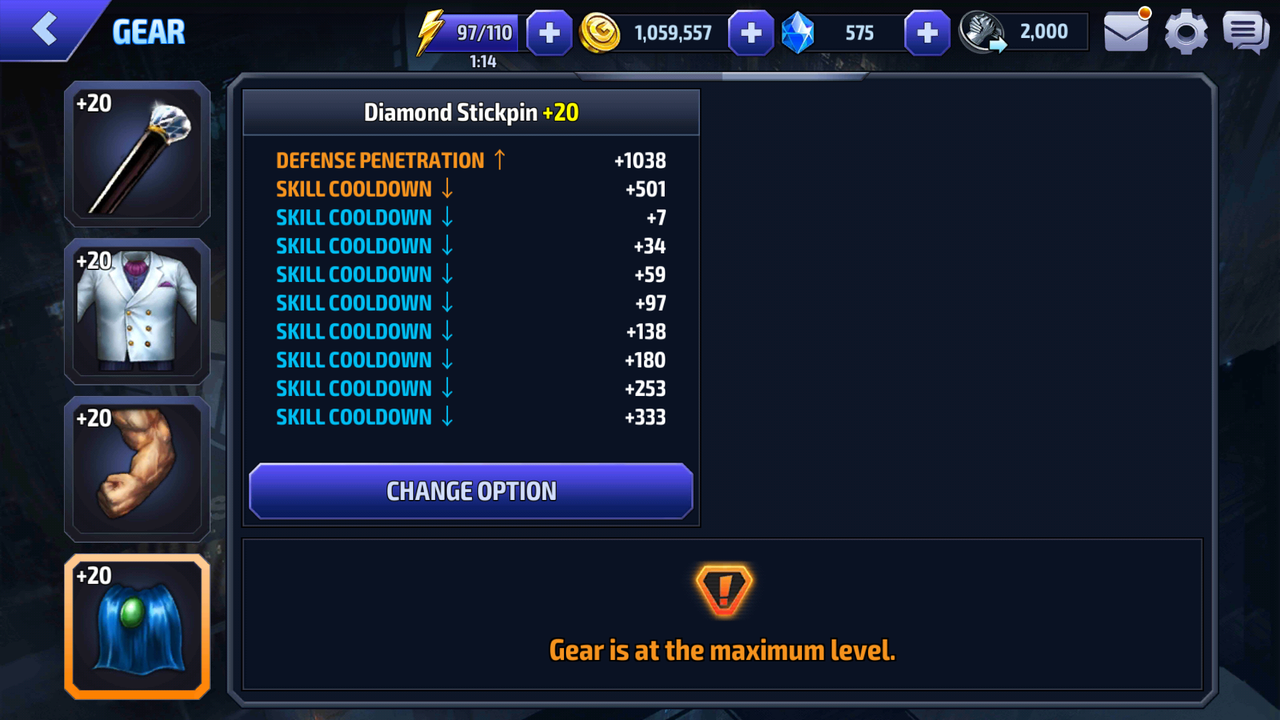Screen dimensions: 1280x720
Task: Open the chat window
Action: (x=1245, y=33)
